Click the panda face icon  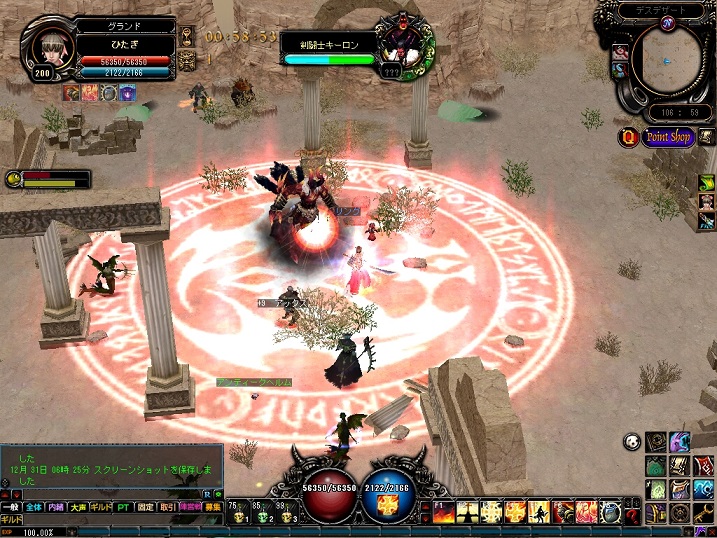(x=632, y=441)
